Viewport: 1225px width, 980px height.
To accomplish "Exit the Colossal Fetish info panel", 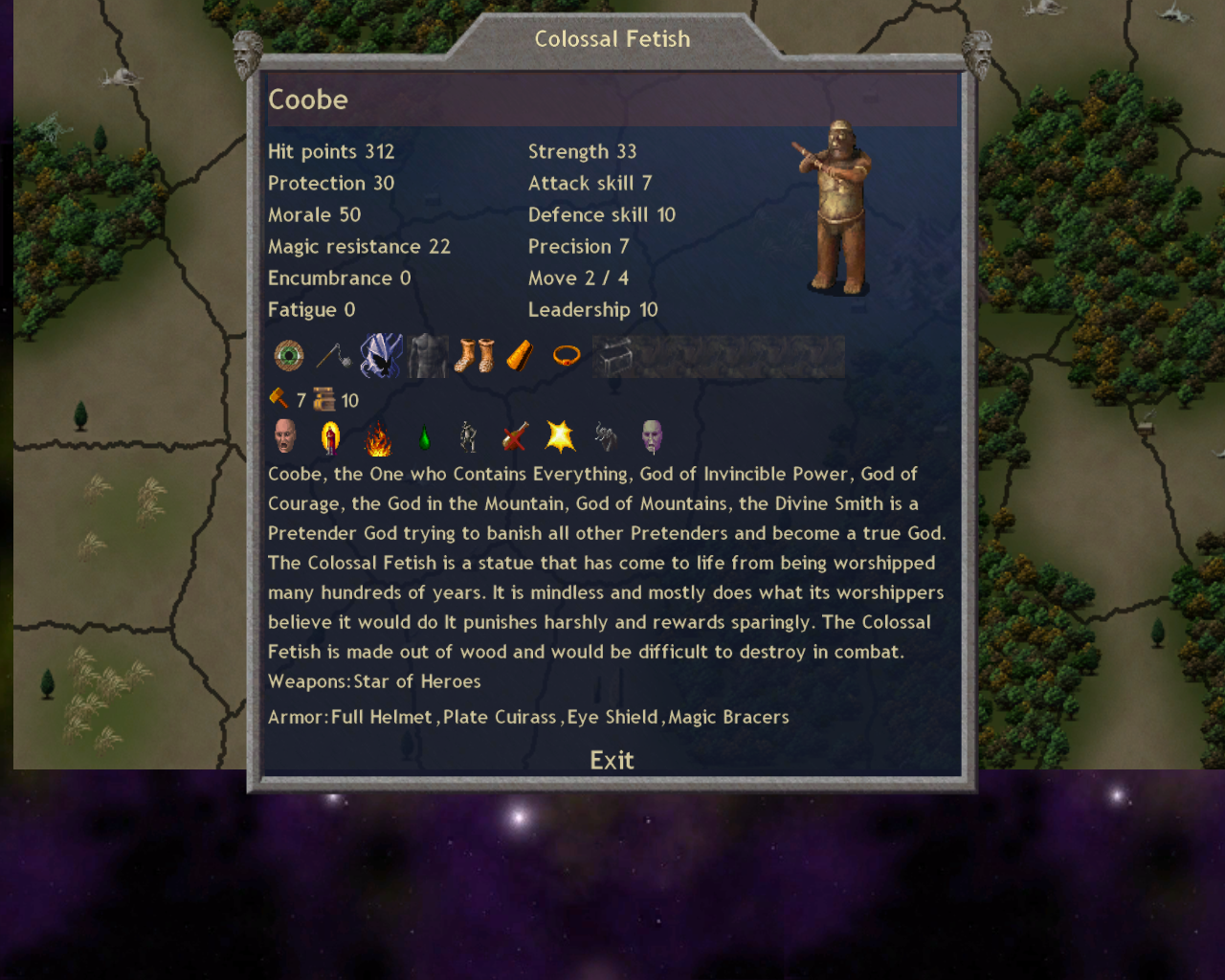I will click(x=612, y=760).
